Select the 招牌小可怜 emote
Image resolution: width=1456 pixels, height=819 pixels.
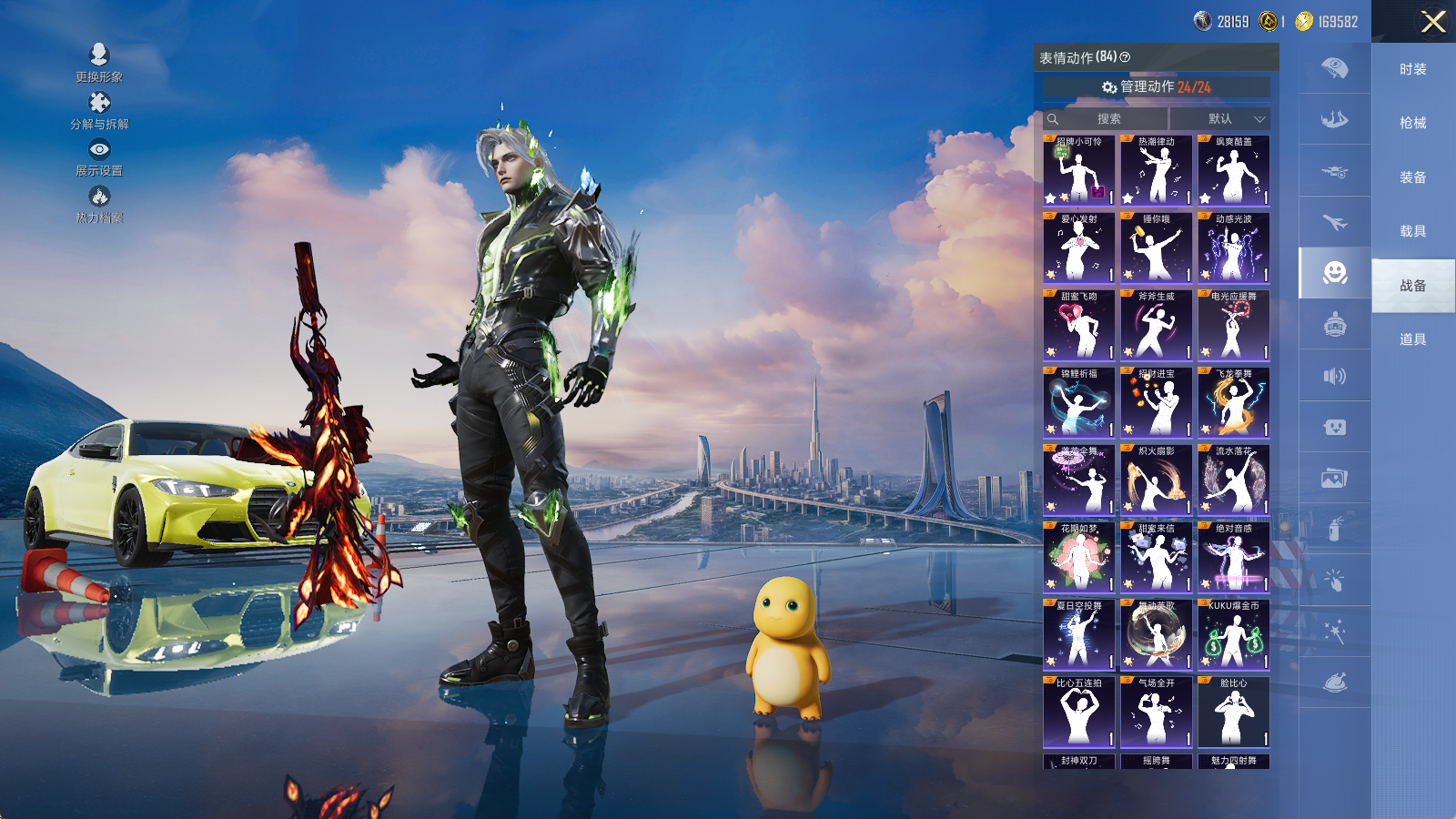point(1079,171)
